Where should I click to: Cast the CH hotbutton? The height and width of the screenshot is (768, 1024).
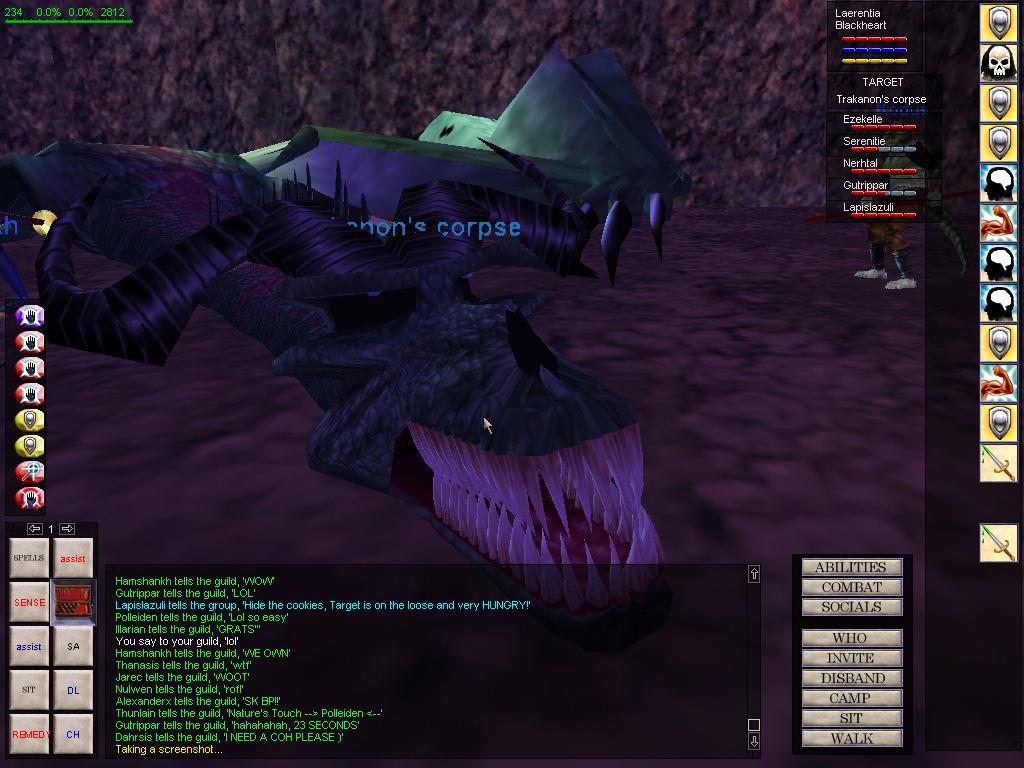(73, 734)
